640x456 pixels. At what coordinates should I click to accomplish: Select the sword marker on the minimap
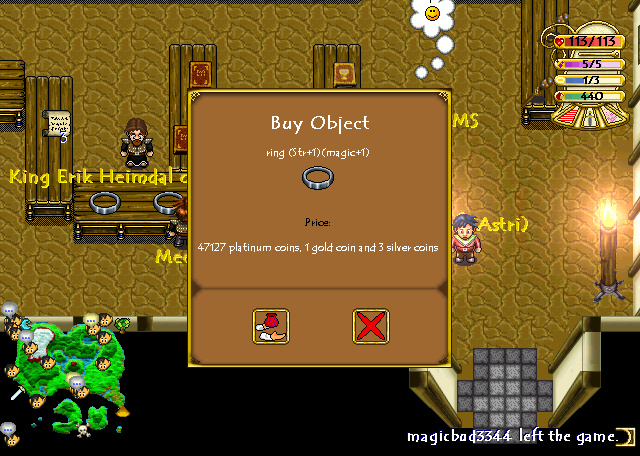(17, 394)
